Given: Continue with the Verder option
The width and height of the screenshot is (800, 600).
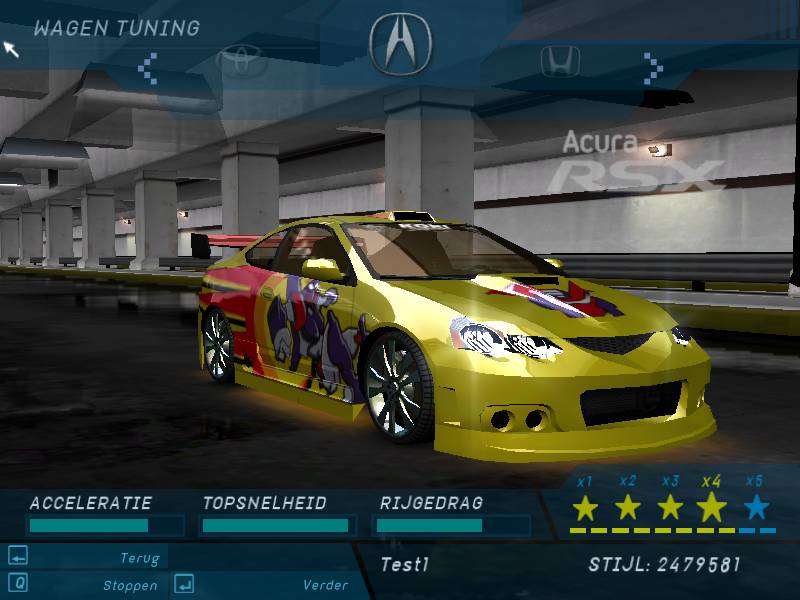Looking at the screenshot, I should tap(325, 585).
